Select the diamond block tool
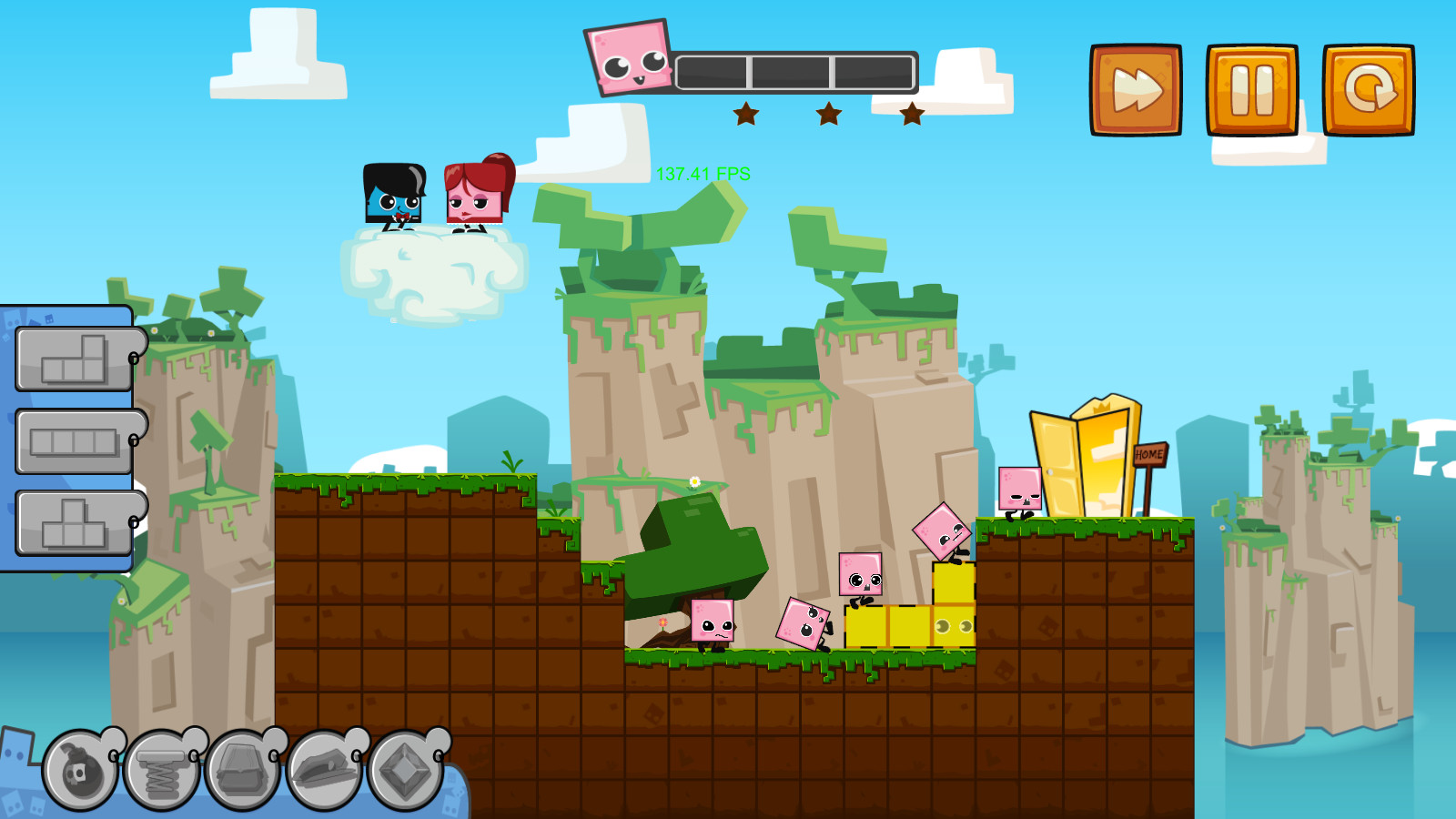Image resolution: width=1456 pixels, height=819 pixels. (404, 769)
